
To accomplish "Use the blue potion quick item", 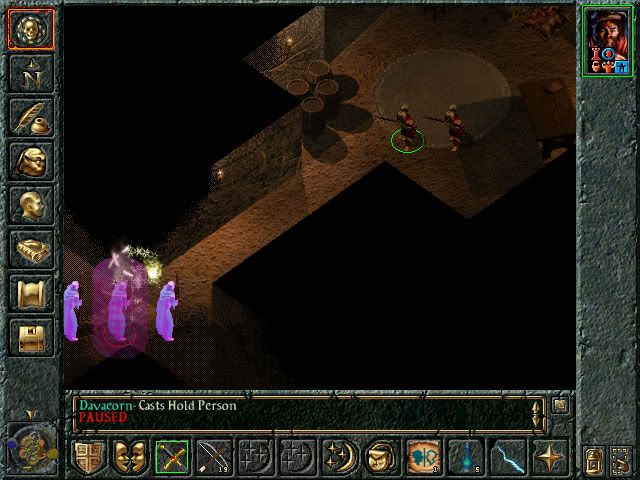I will [466, 456].
